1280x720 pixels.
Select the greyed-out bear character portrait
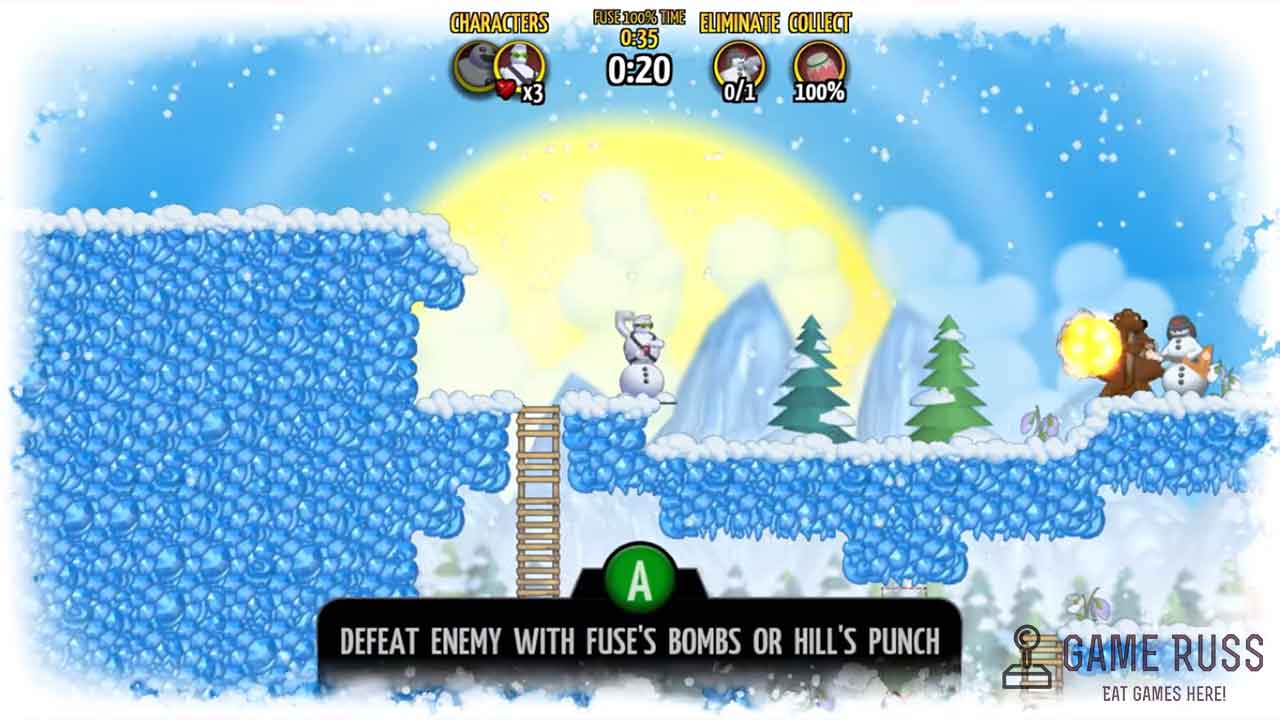[x=476, y=67]
